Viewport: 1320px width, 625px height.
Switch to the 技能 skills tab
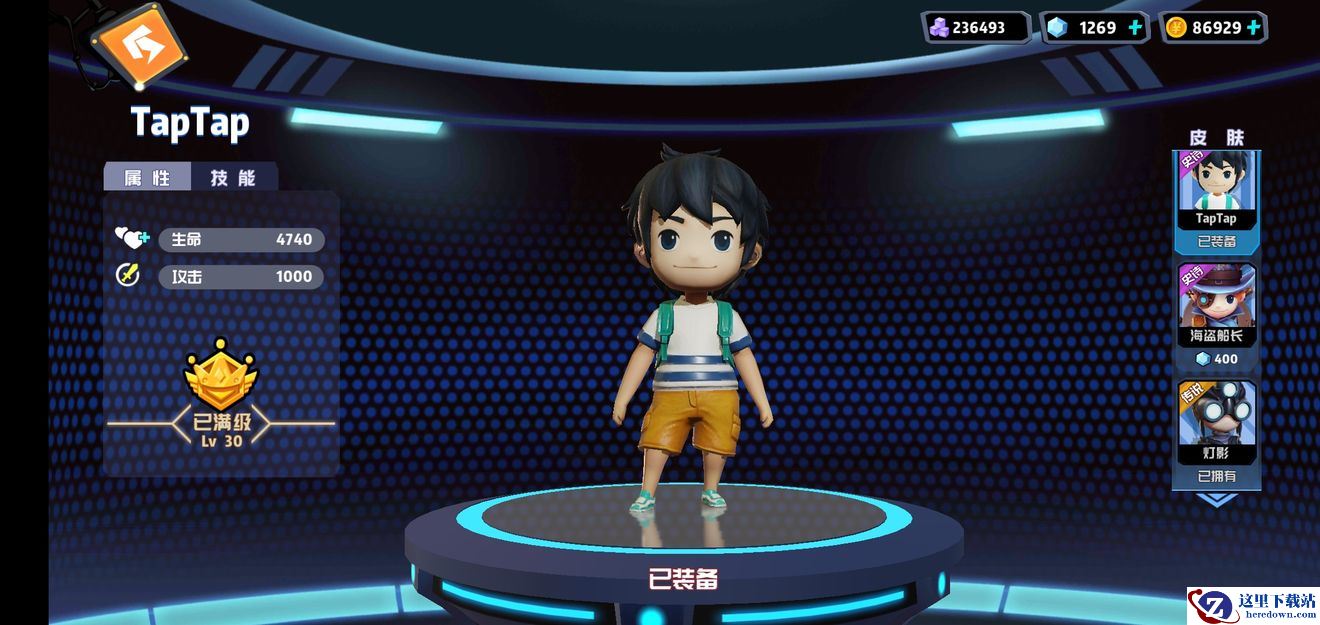click(233, 178)
